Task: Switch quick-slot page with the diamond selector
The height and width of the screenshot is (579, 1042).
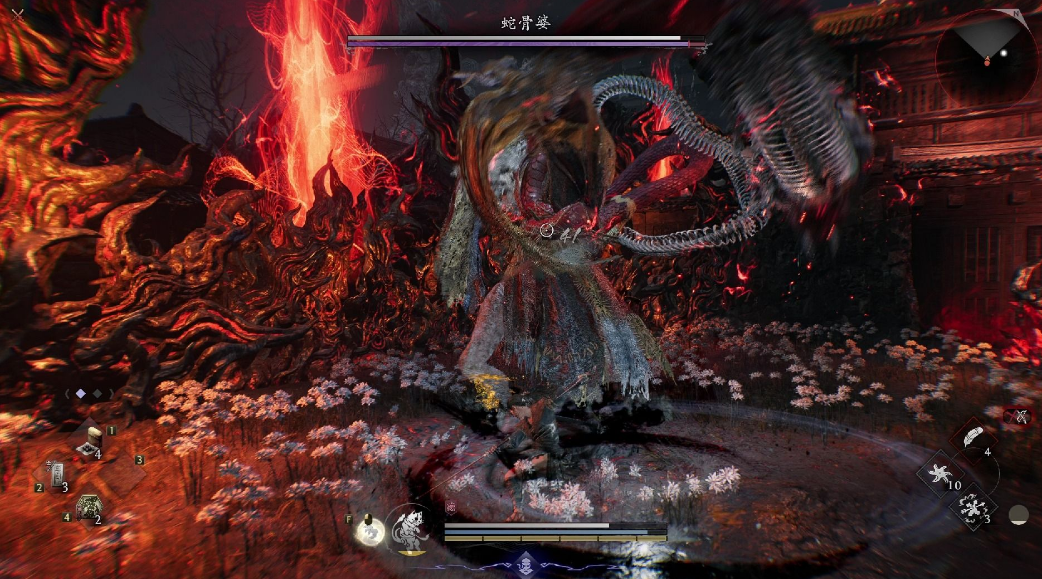Action: pos(81,394)
